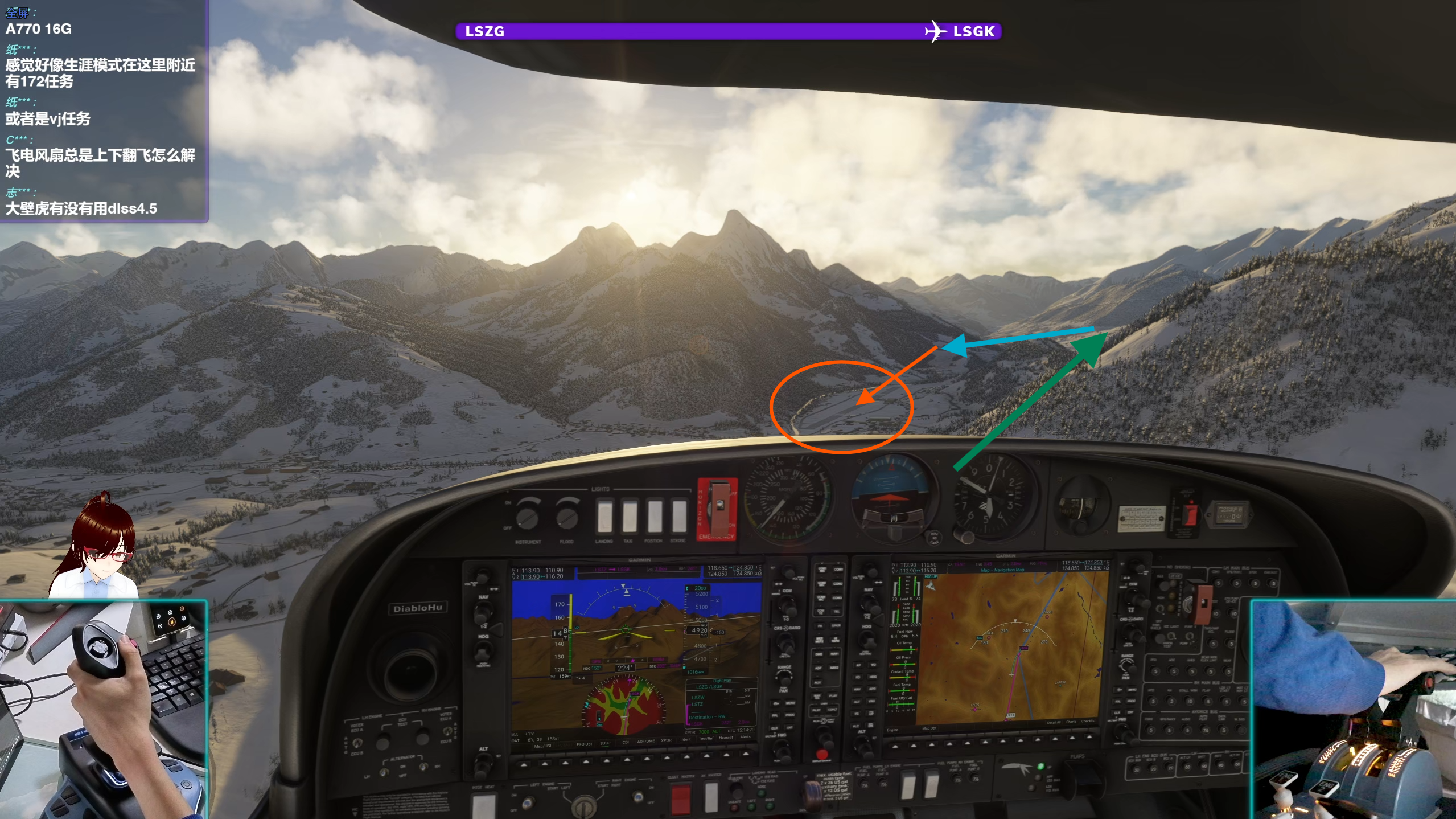Select the joystick hand-camera thumbnail
The width and height of the screenshot is (1456, 819).
(103, 710)
